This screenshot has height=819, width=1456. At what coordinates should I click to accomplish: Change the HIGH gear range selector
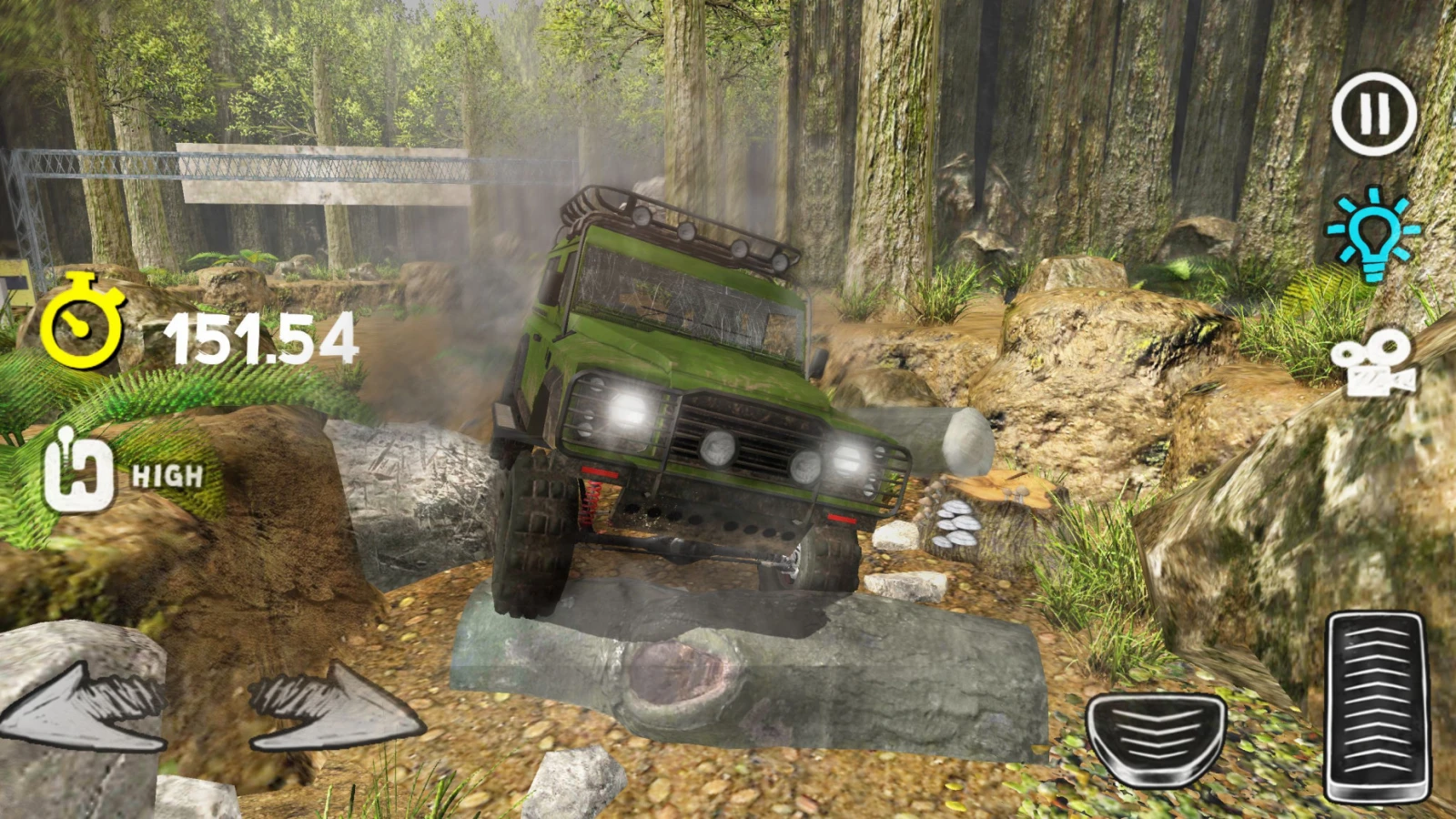80,475
